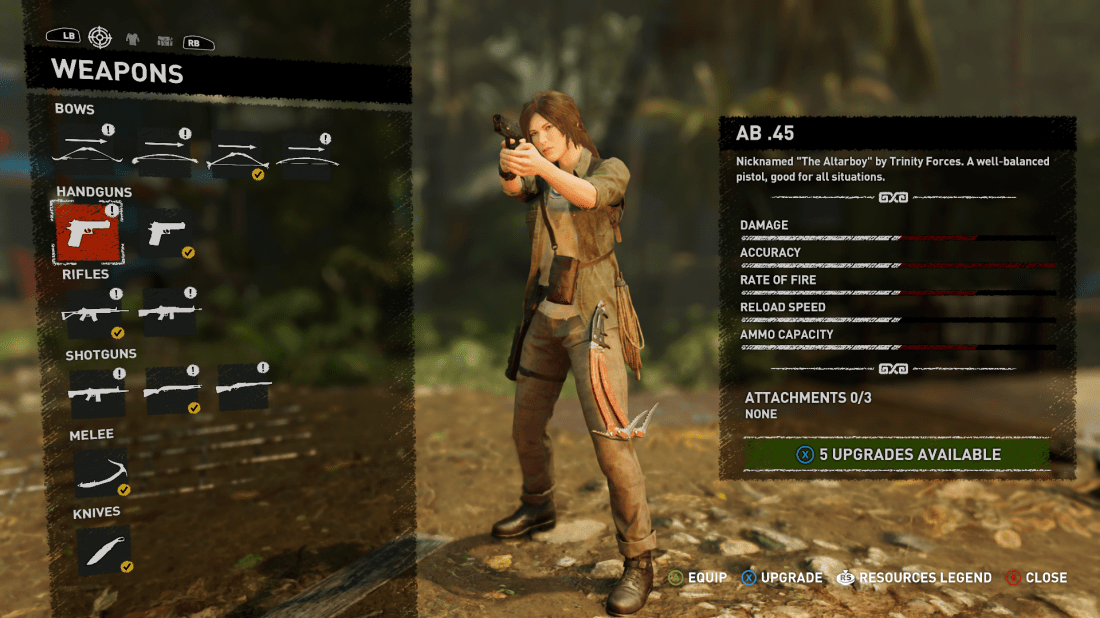
Task: Open the gear inventory tab
Action: click(x=164, y=41)
